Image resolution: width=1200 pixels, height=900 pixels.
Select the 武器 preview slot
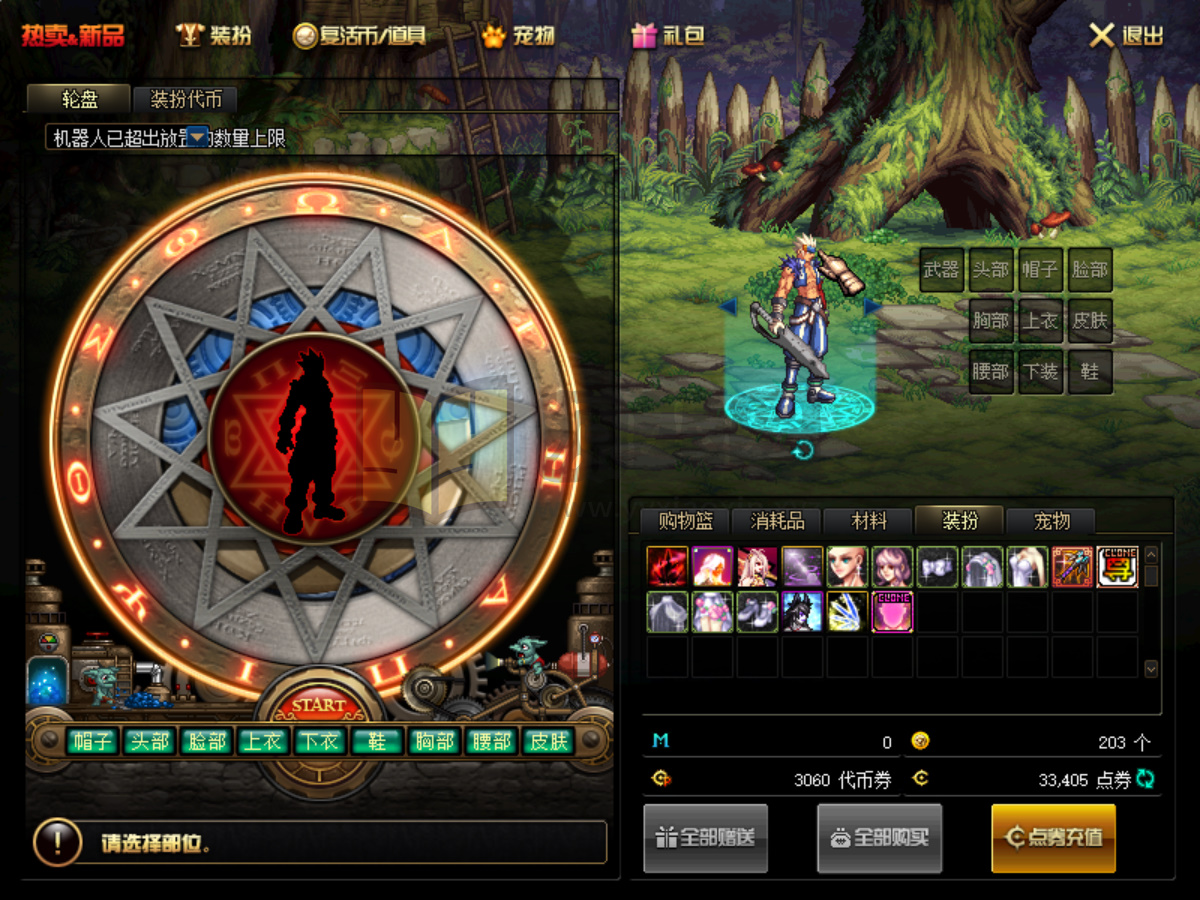coord(941,270)
